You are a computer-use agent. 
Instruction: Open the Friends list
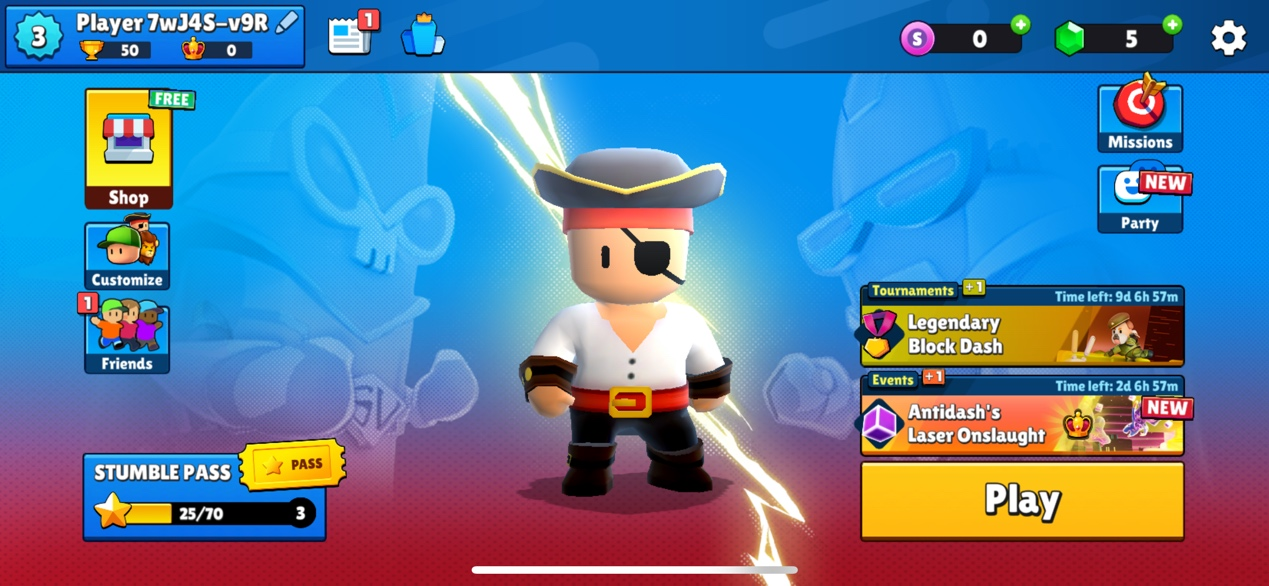pos(127,338)
